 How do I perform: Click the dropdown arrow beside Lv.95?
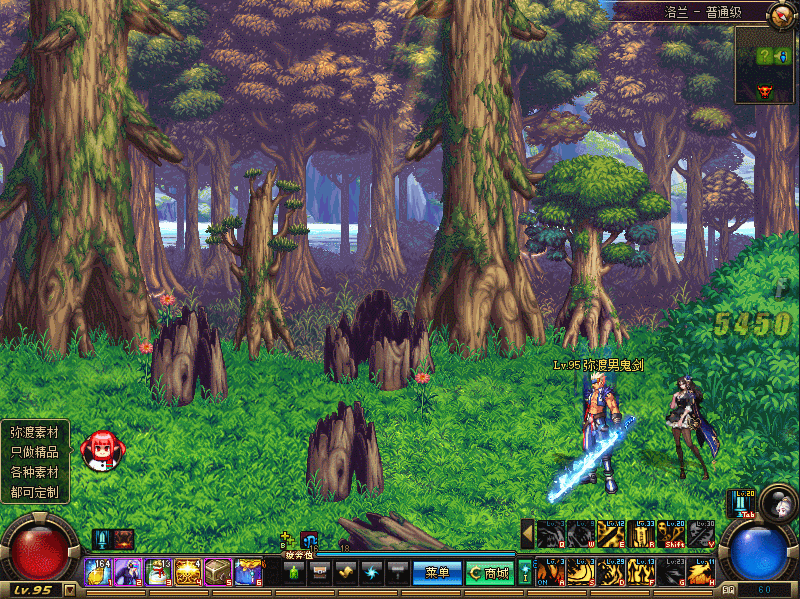pyautogui.click(x=69, y=590)
